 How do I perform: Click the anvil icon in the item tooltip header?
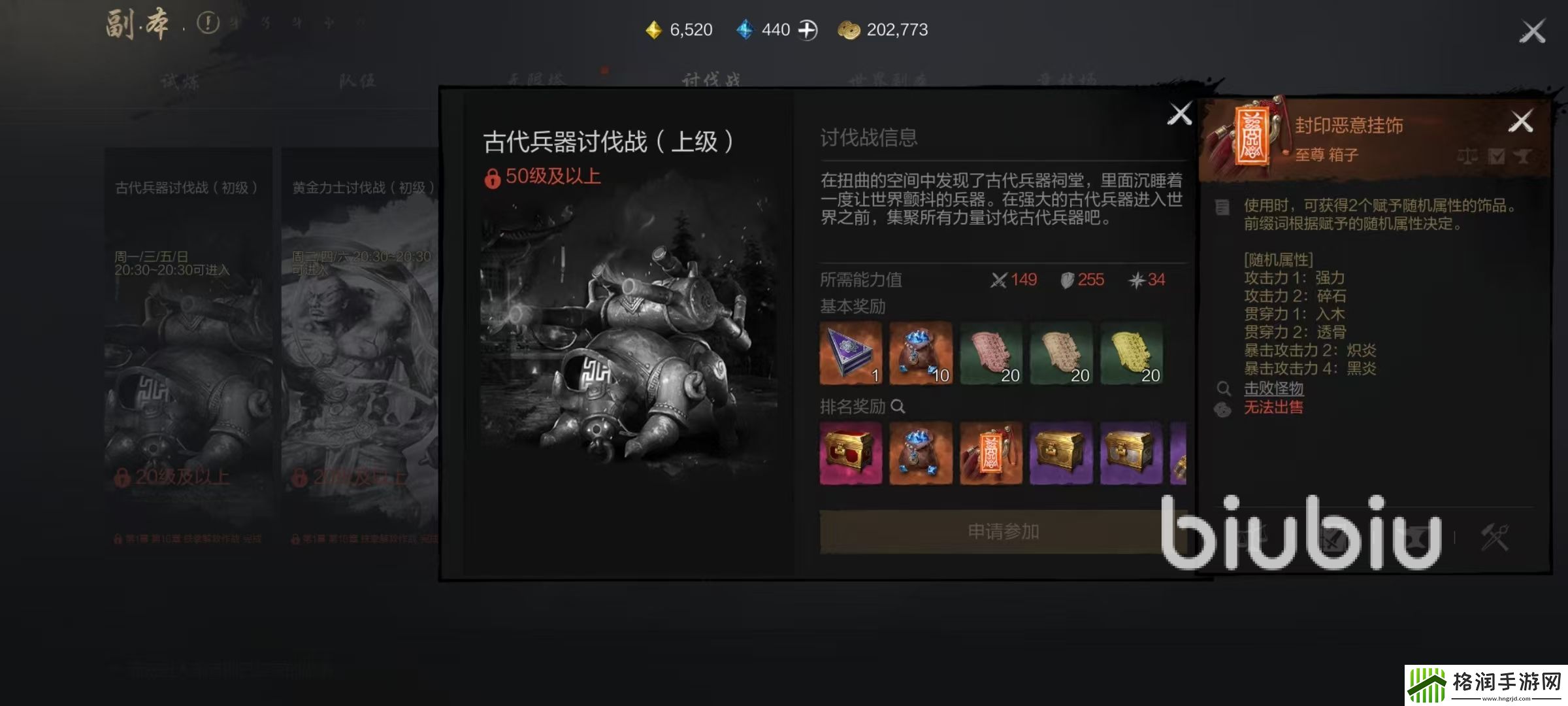coord(1522,157)
